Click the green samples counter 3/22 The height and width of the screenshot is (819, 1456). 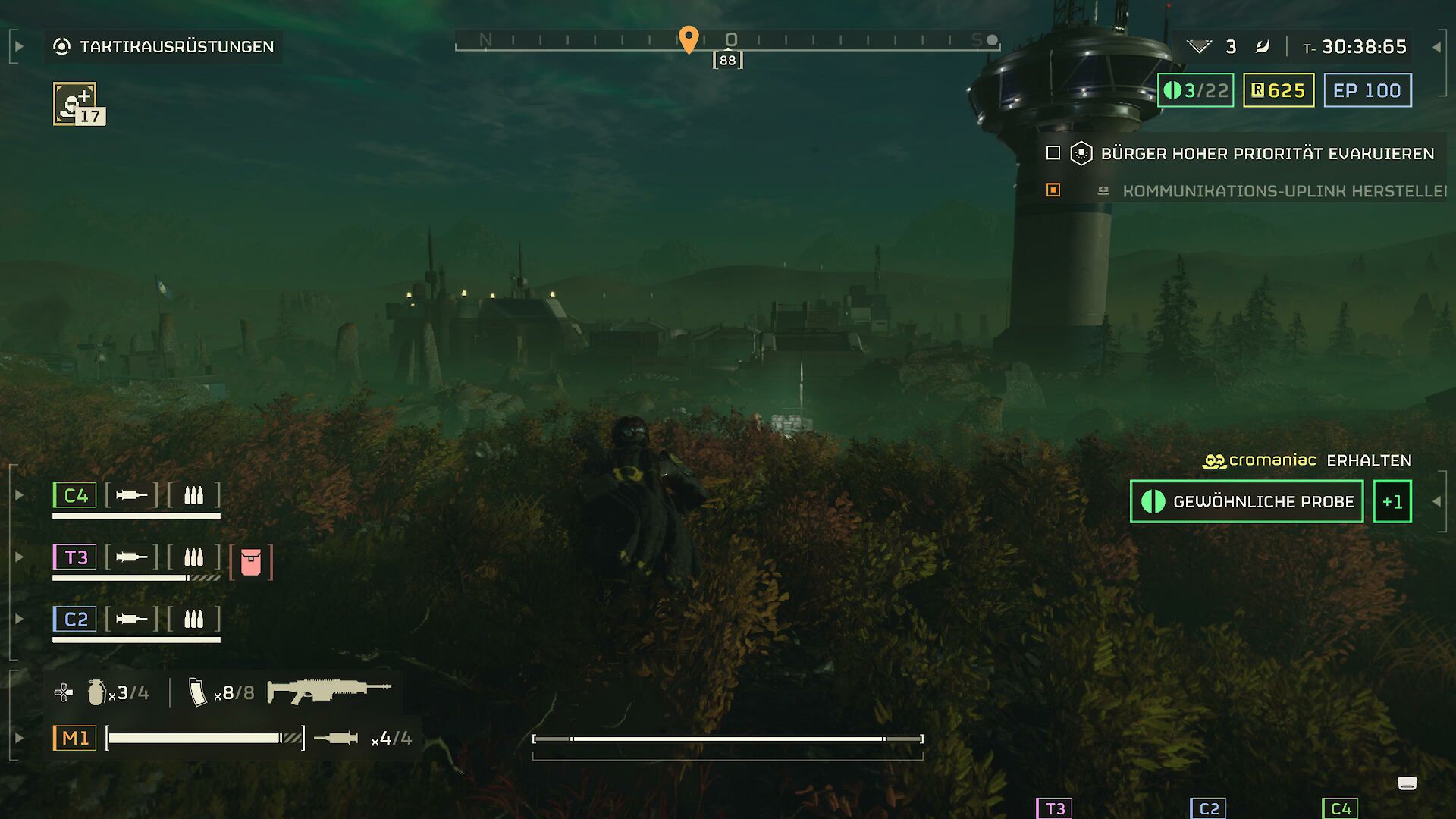1195,91
